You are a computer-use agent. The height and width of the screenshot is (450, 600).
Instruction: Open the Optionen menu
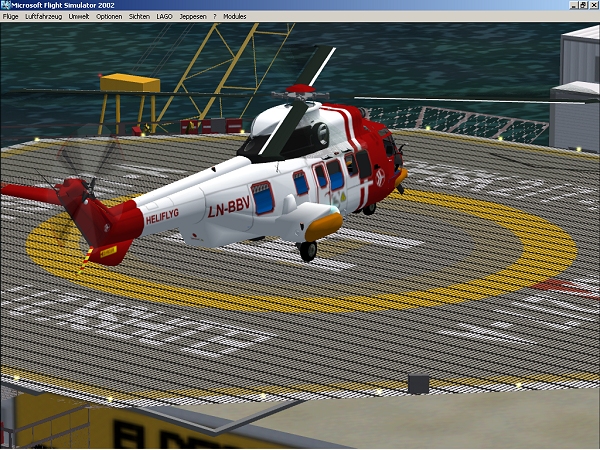point(110,17)
